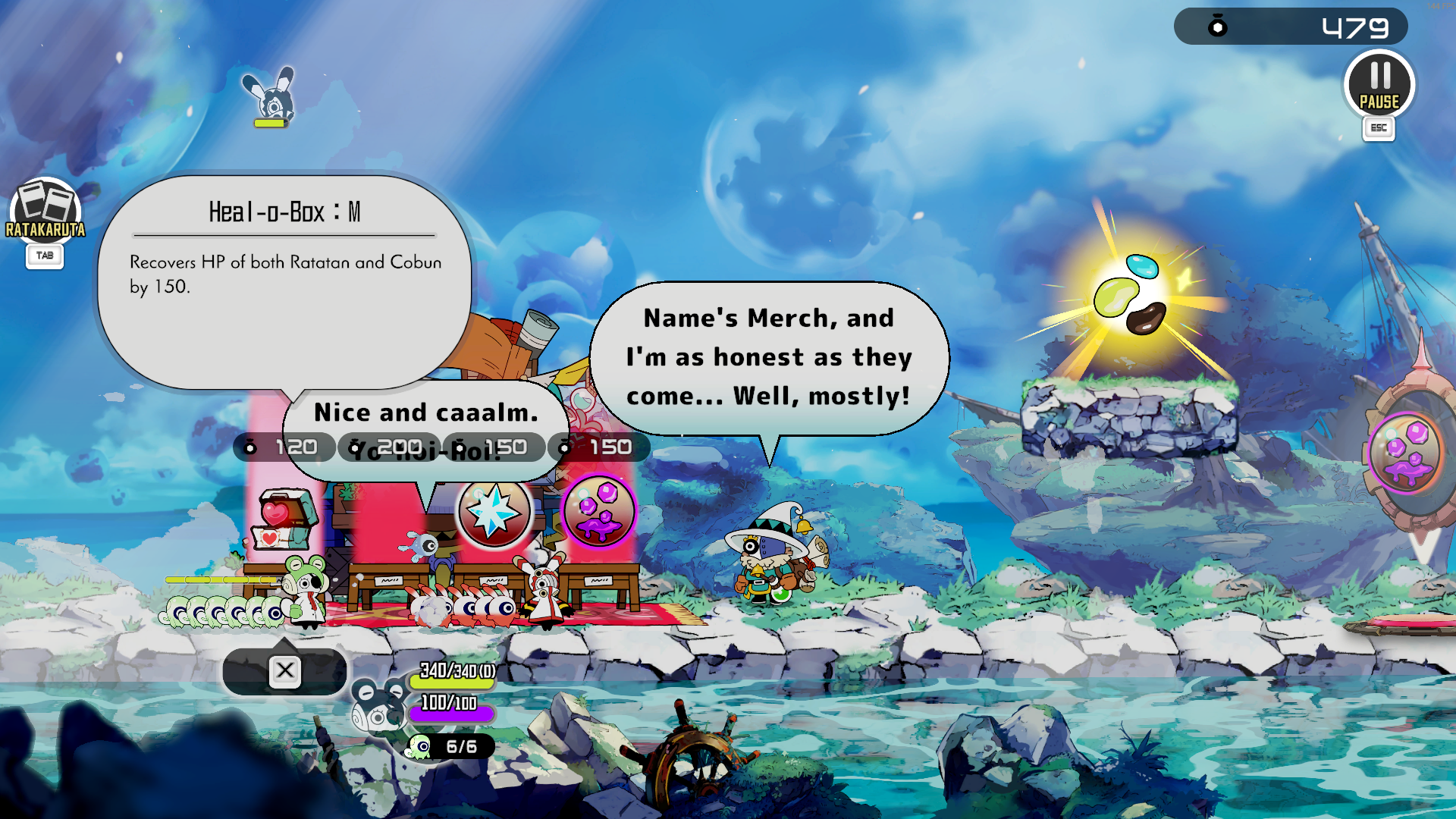Viewport: 1456px width, 819px height.
Task: Choose the blue starburst orb shop item
Action: pyautogui.click(x=494, y=511)
